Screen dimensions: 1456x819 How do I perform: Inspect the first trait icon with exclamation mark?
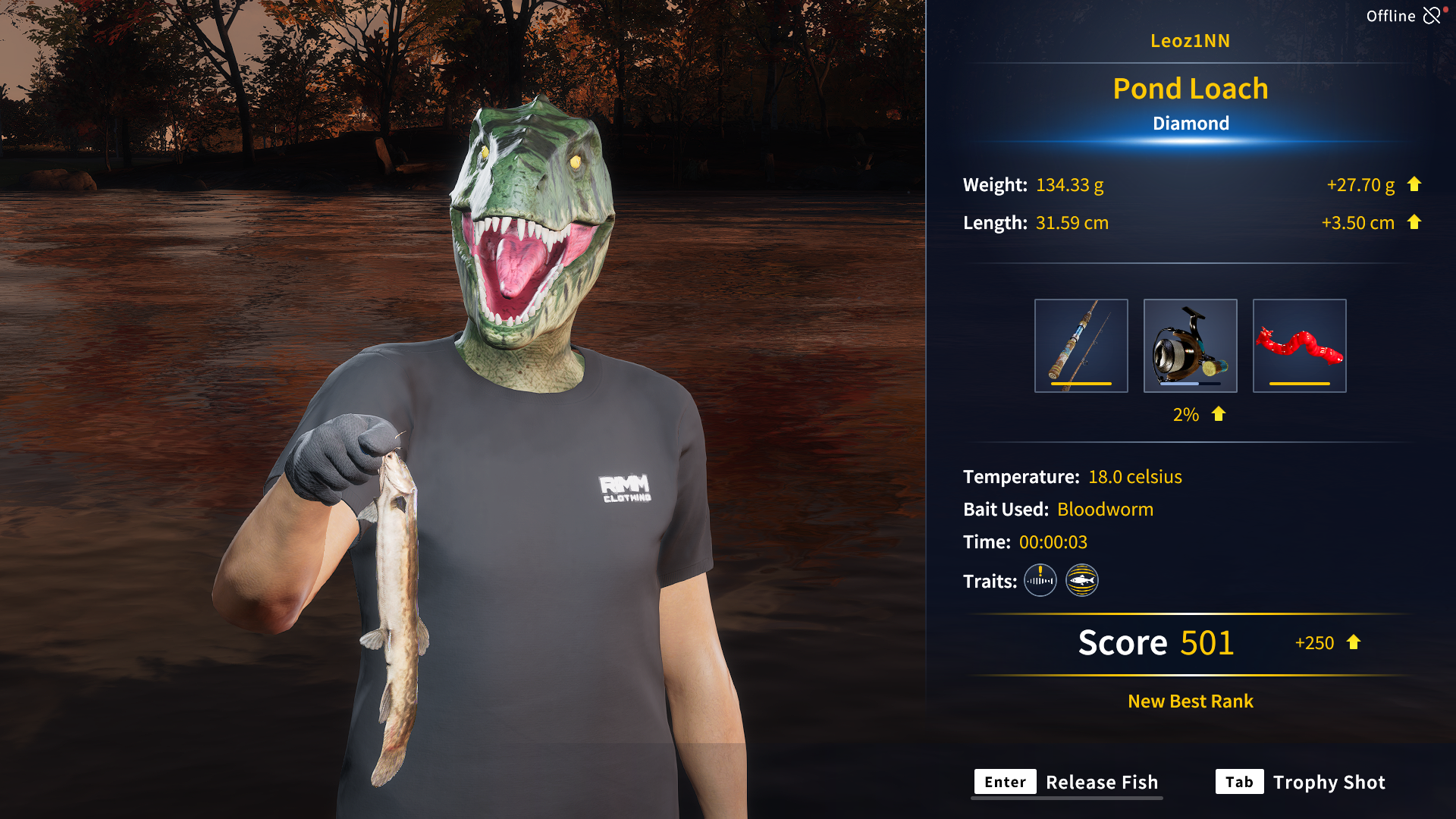(x=1040, y=581)
